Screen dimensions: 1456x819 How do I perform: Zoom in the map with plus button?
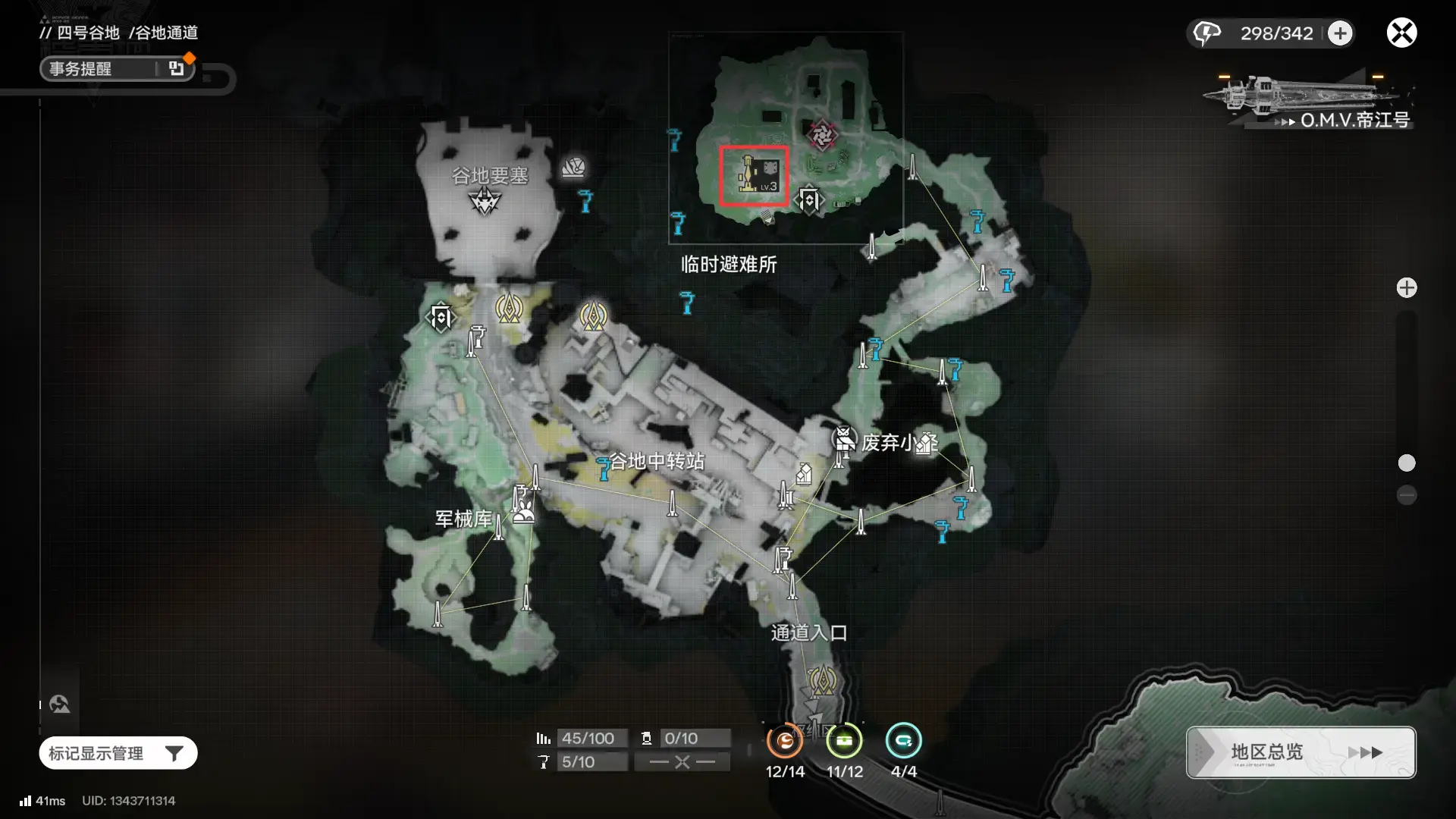pyautogui.click(x=1407, y=288)
